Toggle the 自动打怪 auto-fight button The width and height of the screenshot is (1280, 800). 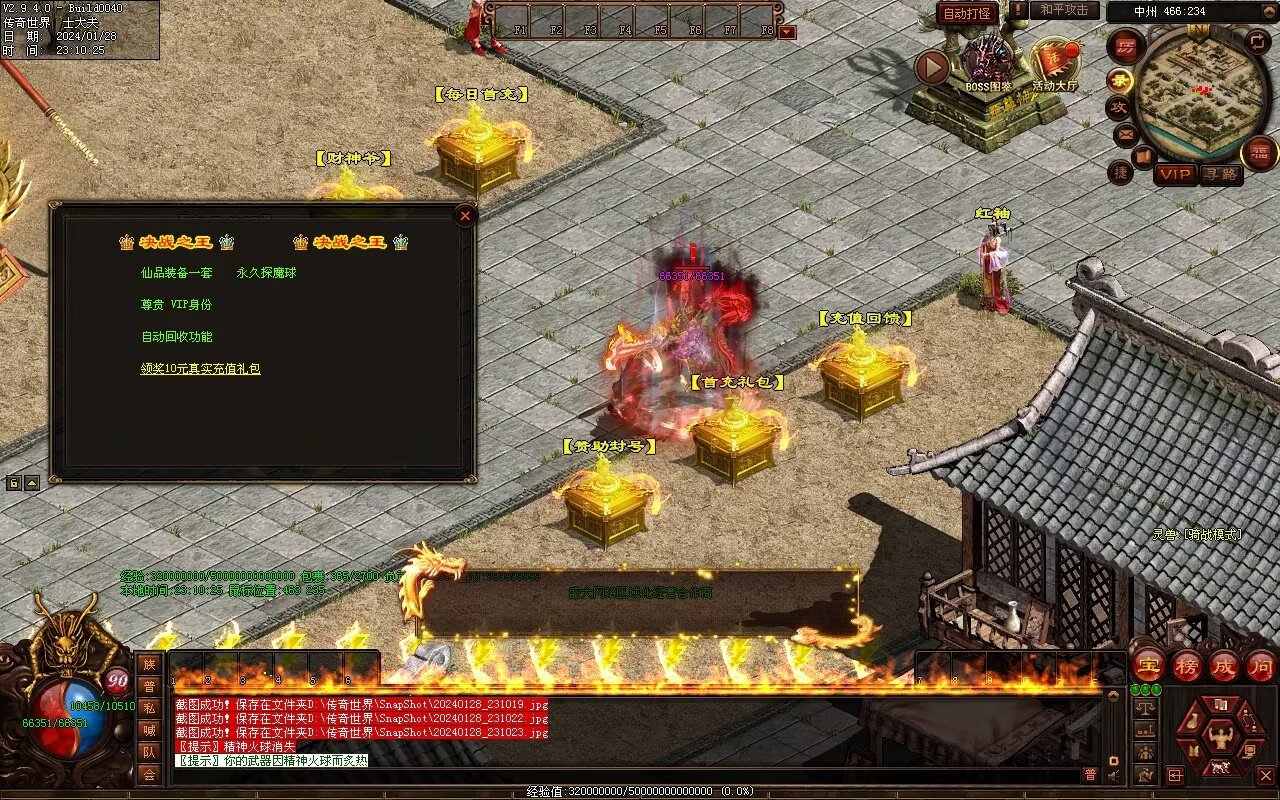(x=967, y=13)
